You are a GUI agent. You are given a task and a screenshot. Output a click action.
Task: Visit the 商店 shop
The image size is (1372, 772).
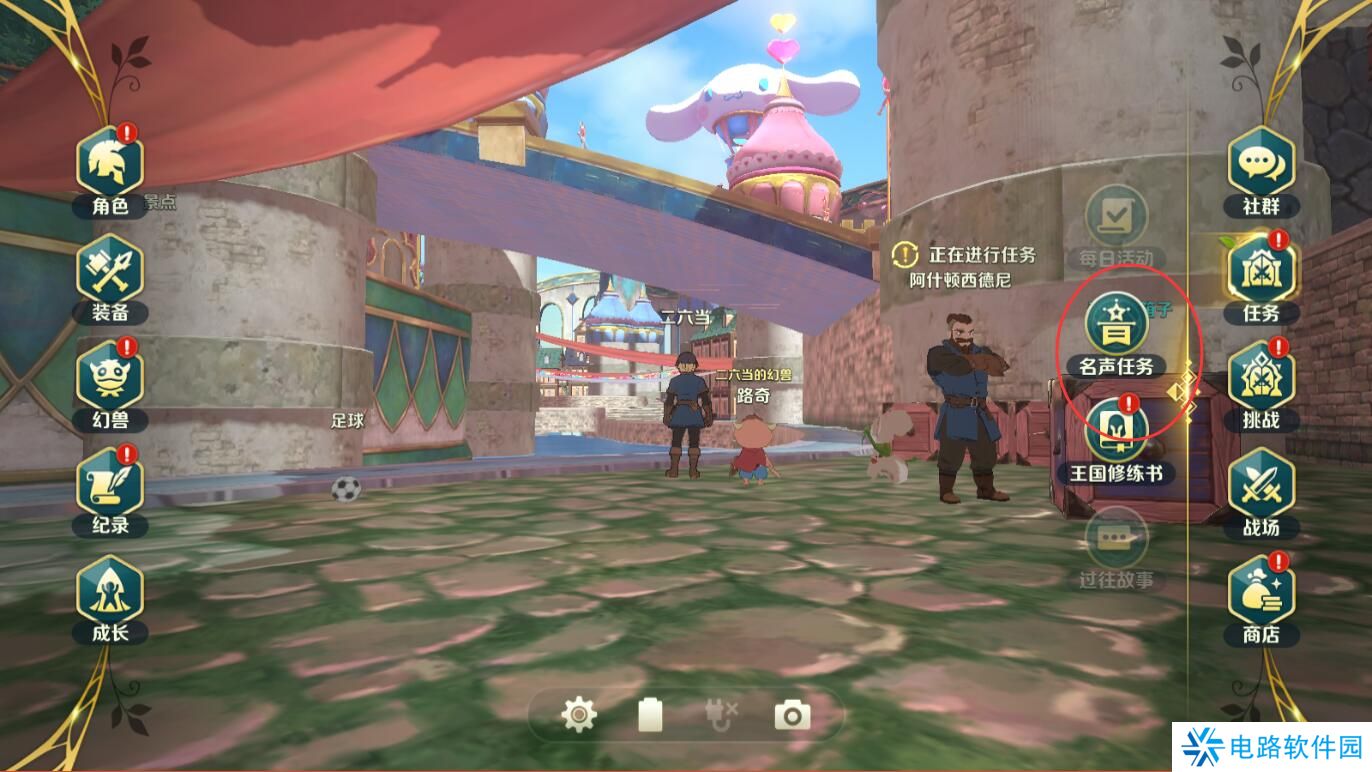pyautogui.click(x=1261, y=593)
